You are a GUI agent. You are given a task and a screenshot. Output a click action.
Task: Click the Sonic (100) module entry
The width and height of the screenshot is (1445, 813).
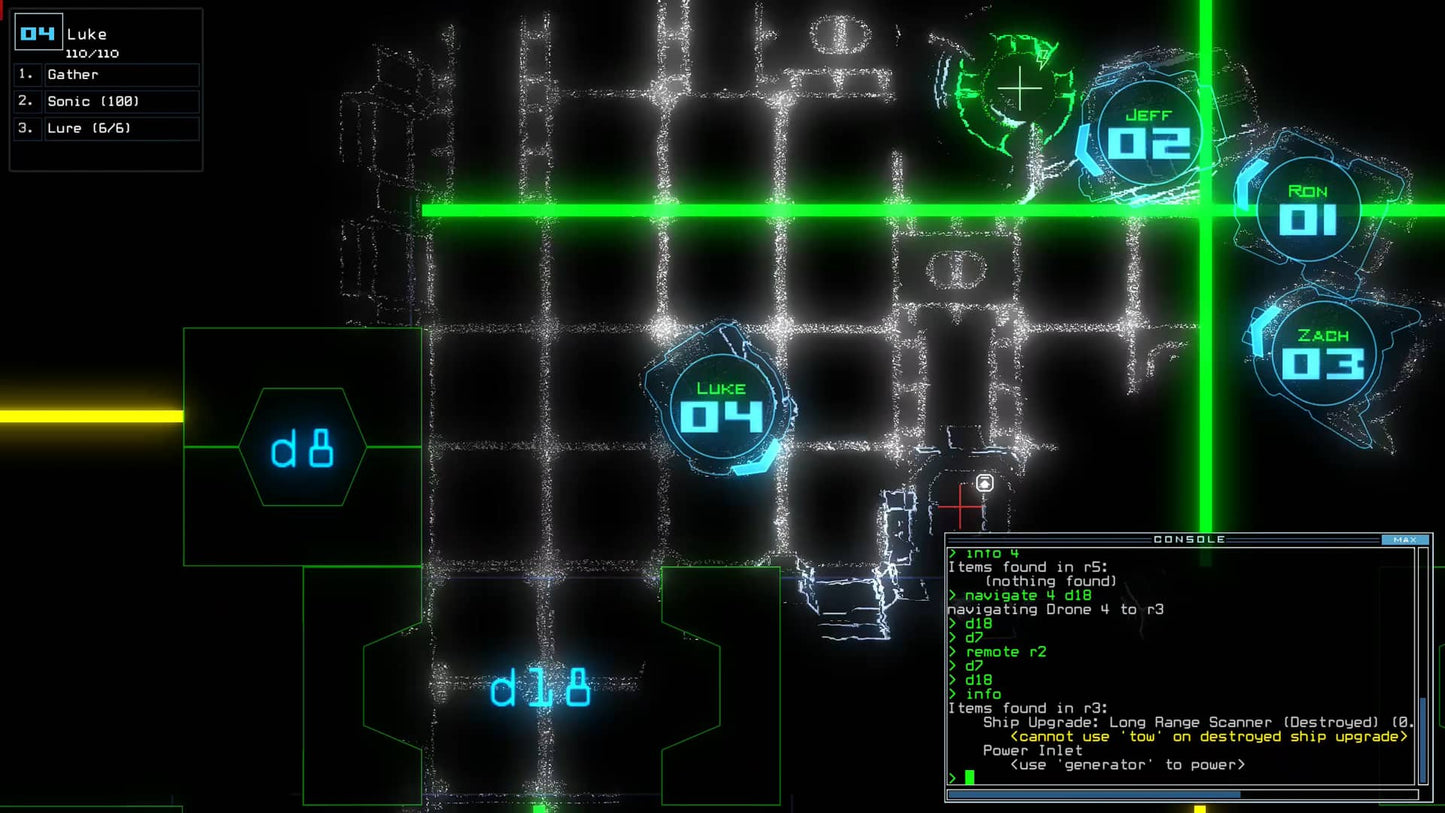[120, 101]
